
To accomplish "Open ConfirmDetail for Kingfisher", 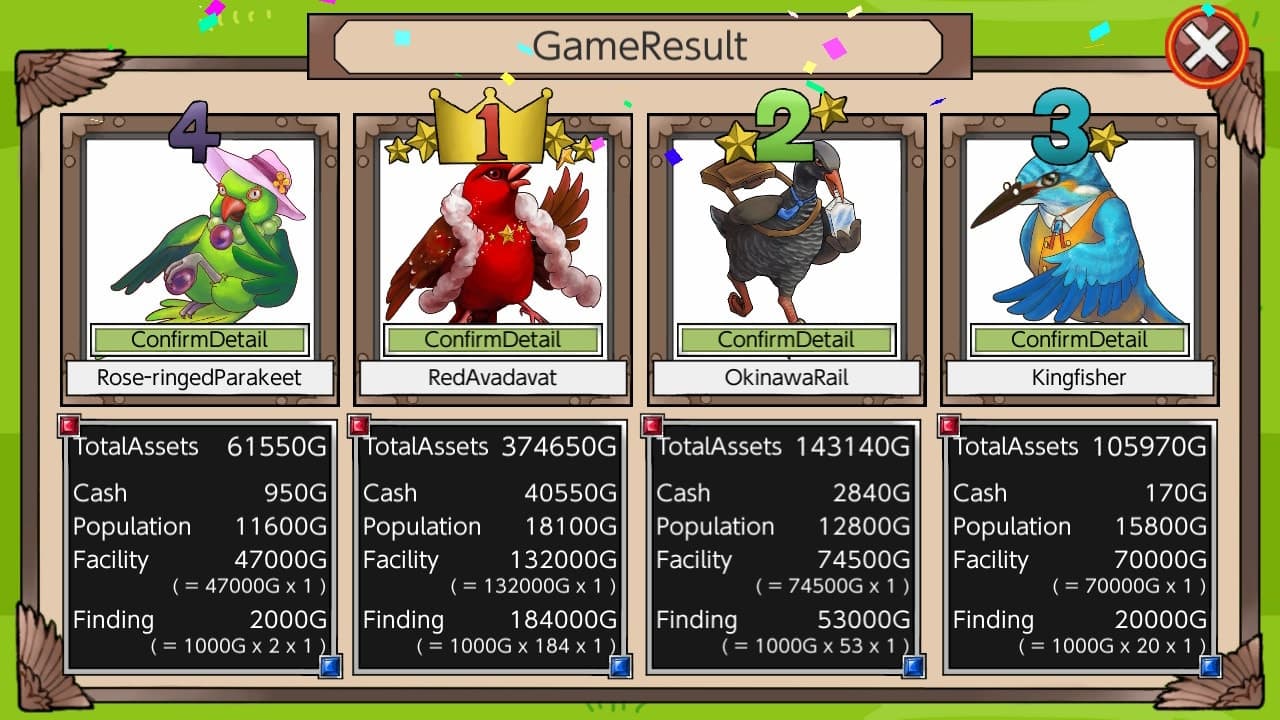I will [1077, 340].
